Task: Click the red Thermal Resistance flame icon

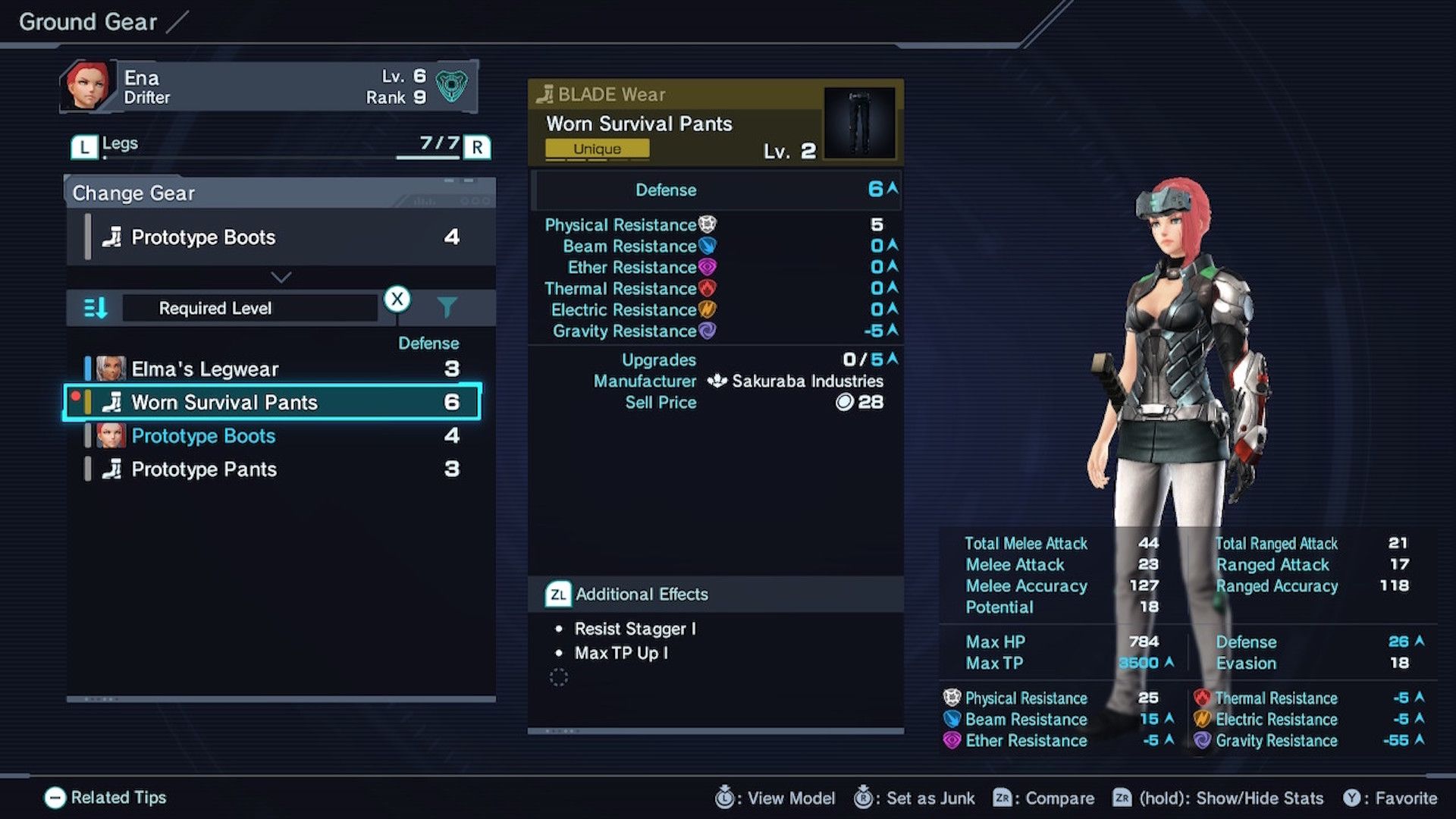Action: click(x=708, y=288)
